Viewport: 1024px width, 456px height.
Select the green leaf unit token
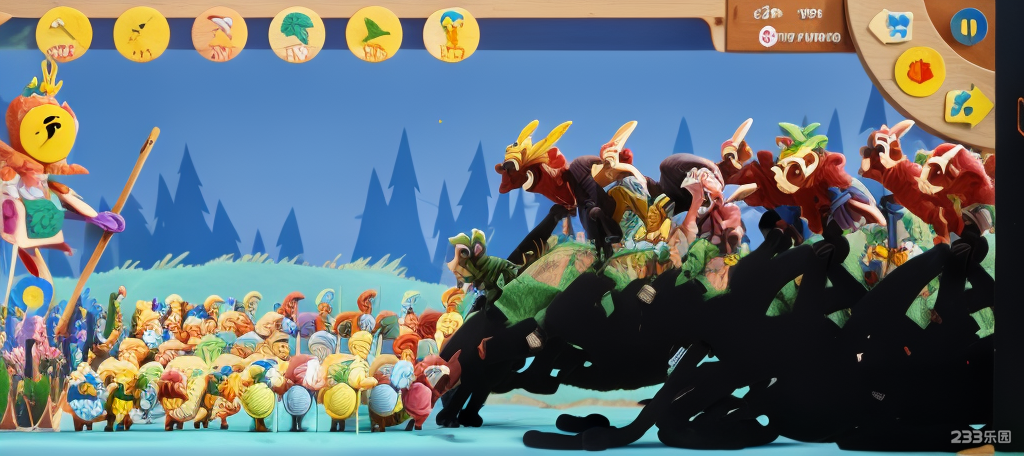[296, 35]
